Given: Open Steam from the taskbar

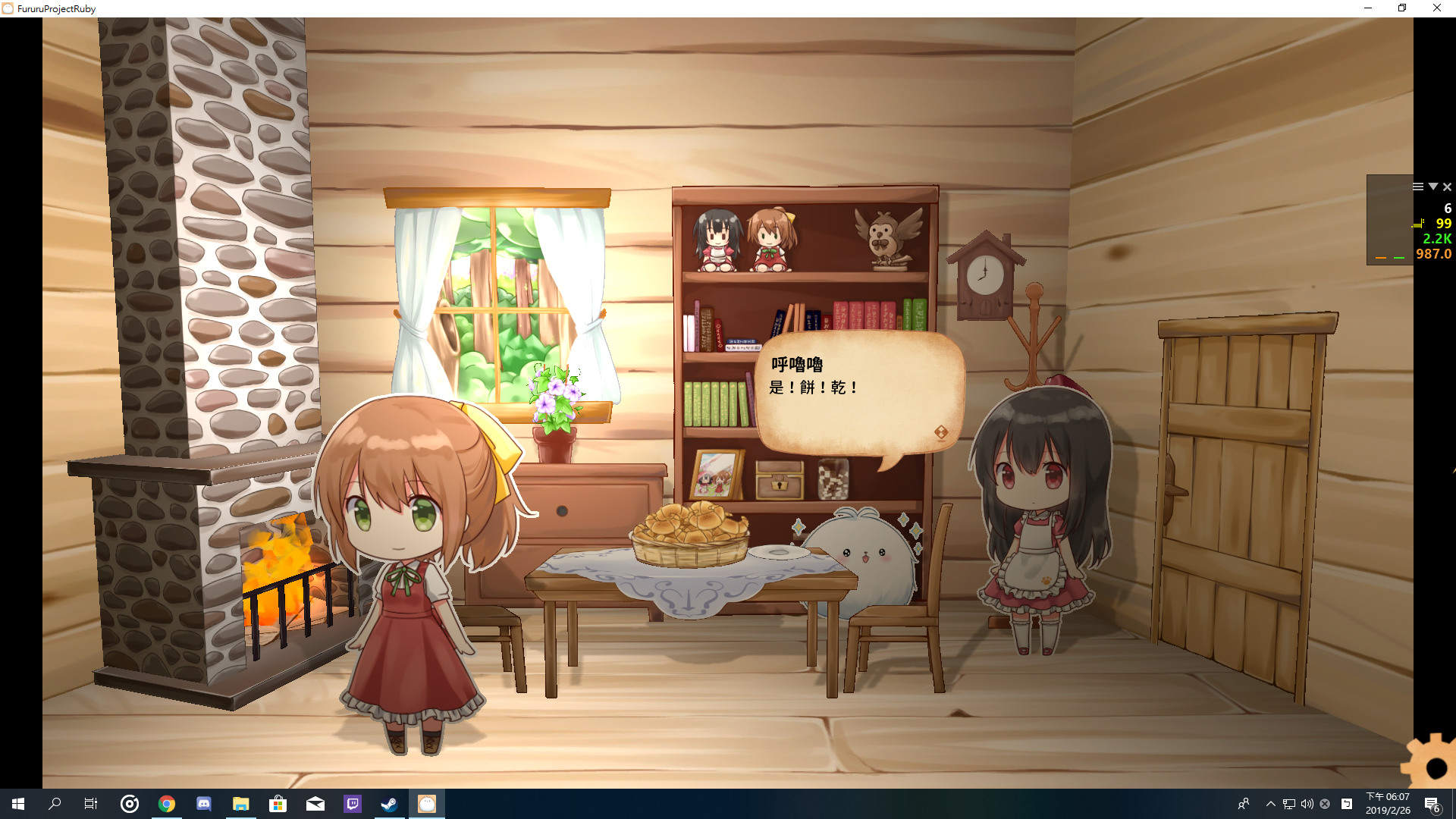Looking at the screenshot, I should [389, 805].
